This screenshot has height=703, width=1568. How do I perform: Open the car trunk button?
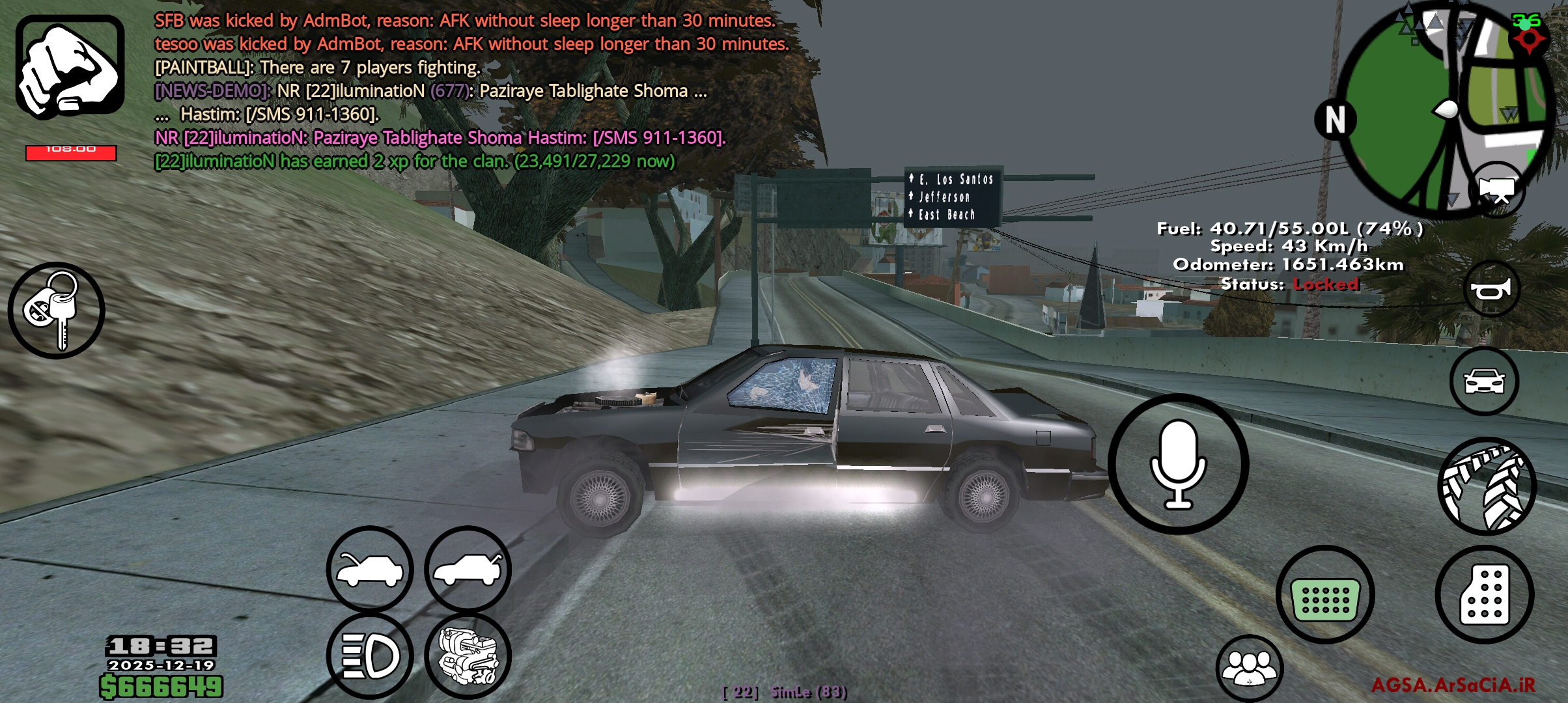[x=468, y=570]
